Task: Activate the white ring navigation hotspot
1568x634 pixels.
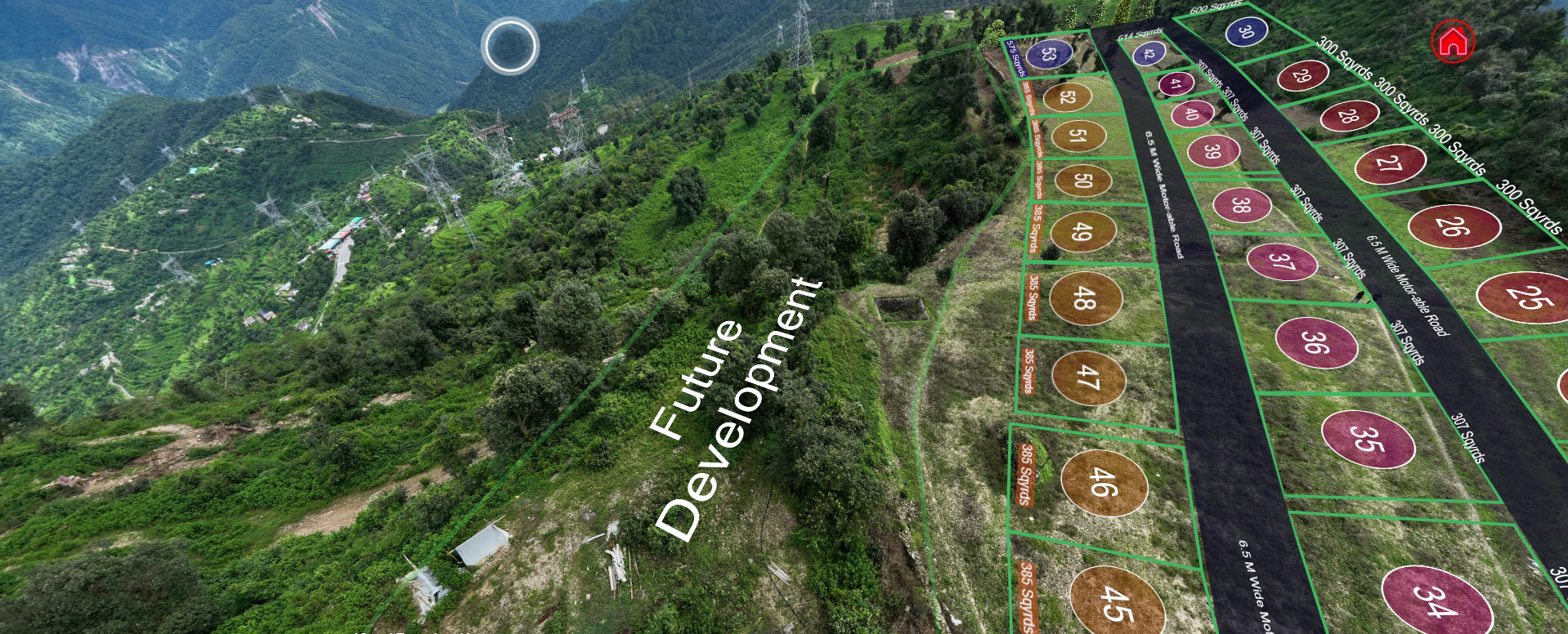Action: click(x=510, y=46)
